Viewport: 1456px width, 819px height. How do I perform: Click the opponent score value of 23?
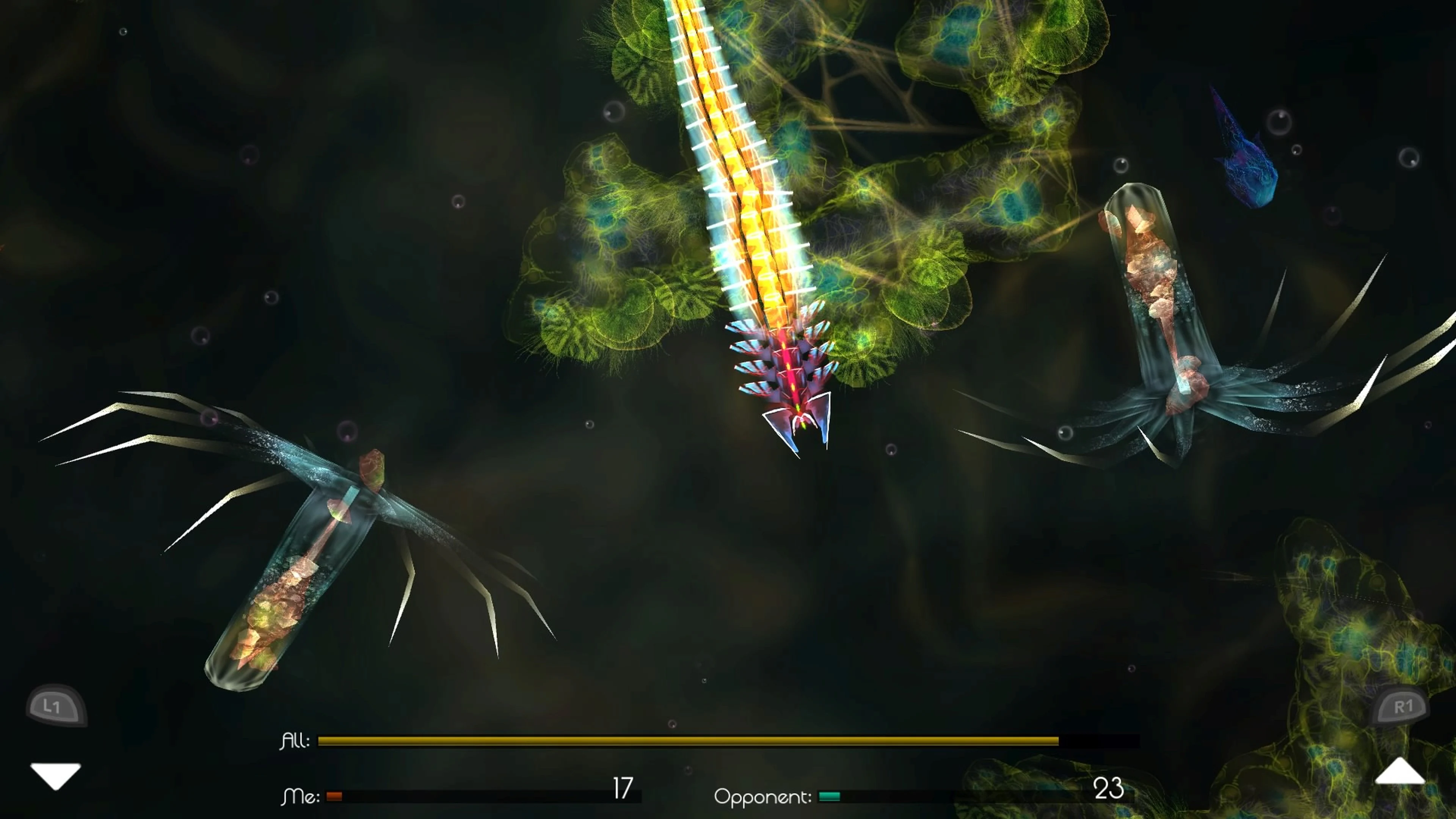pos(1108,788)
